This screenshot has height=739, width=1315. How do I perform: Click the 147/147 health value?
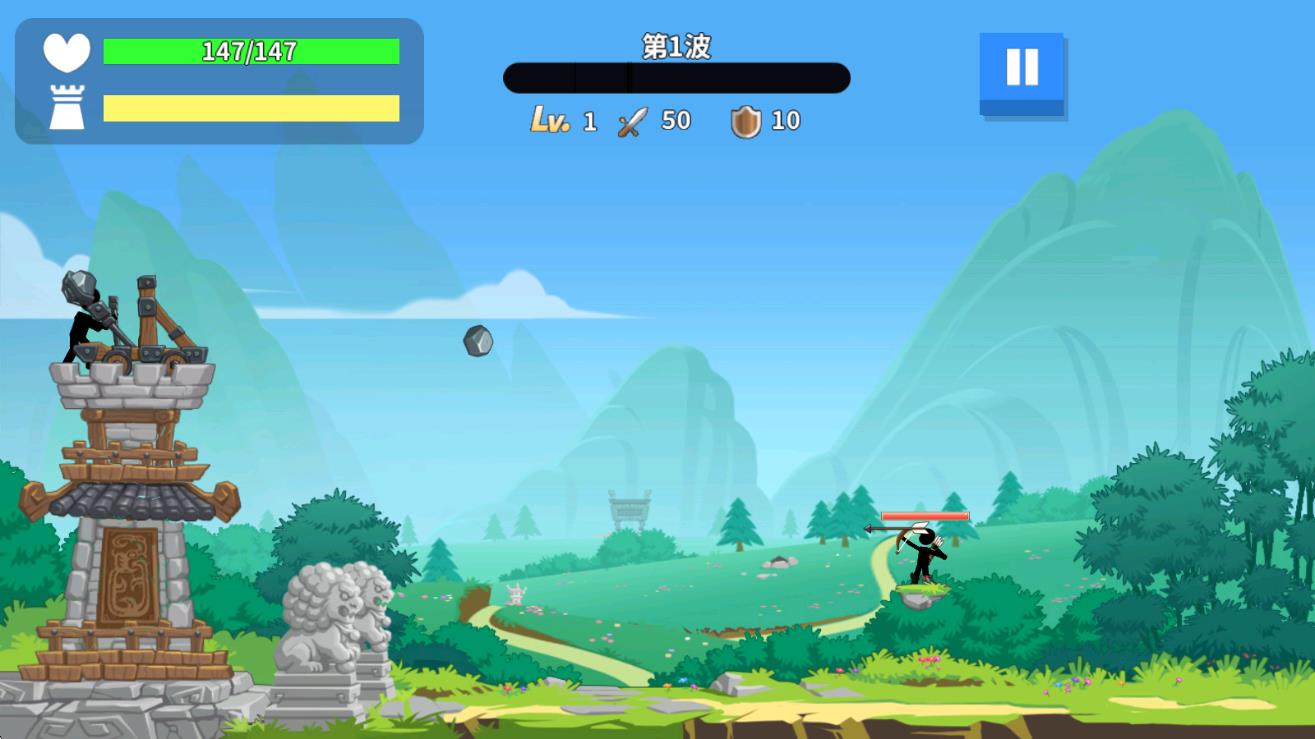249,51
